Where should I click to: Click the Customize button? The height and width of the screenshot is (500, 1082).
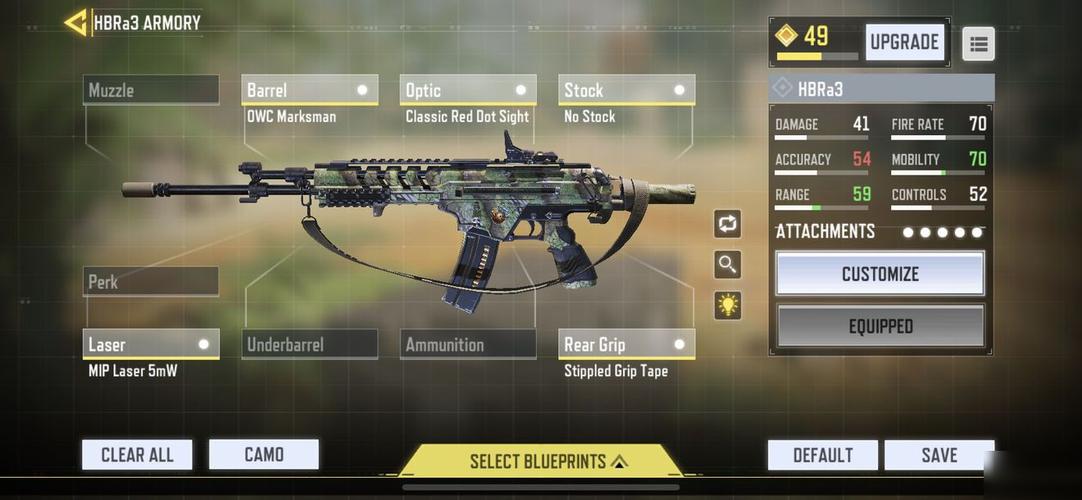pos(880,273)
